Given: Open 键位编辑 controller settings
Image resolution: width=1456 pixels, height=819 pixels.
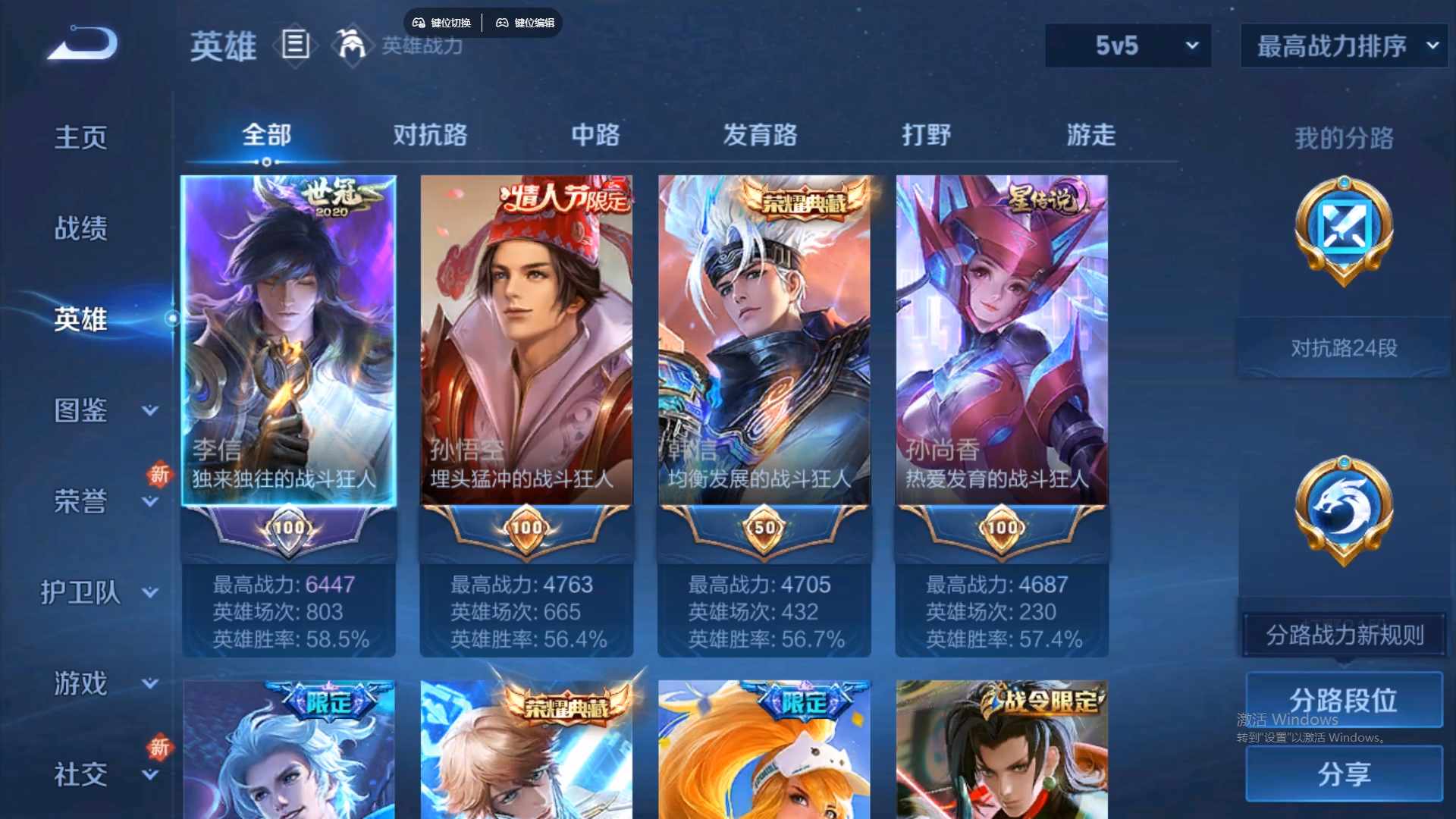Looking at the screenshot, I should pos(527,23).
